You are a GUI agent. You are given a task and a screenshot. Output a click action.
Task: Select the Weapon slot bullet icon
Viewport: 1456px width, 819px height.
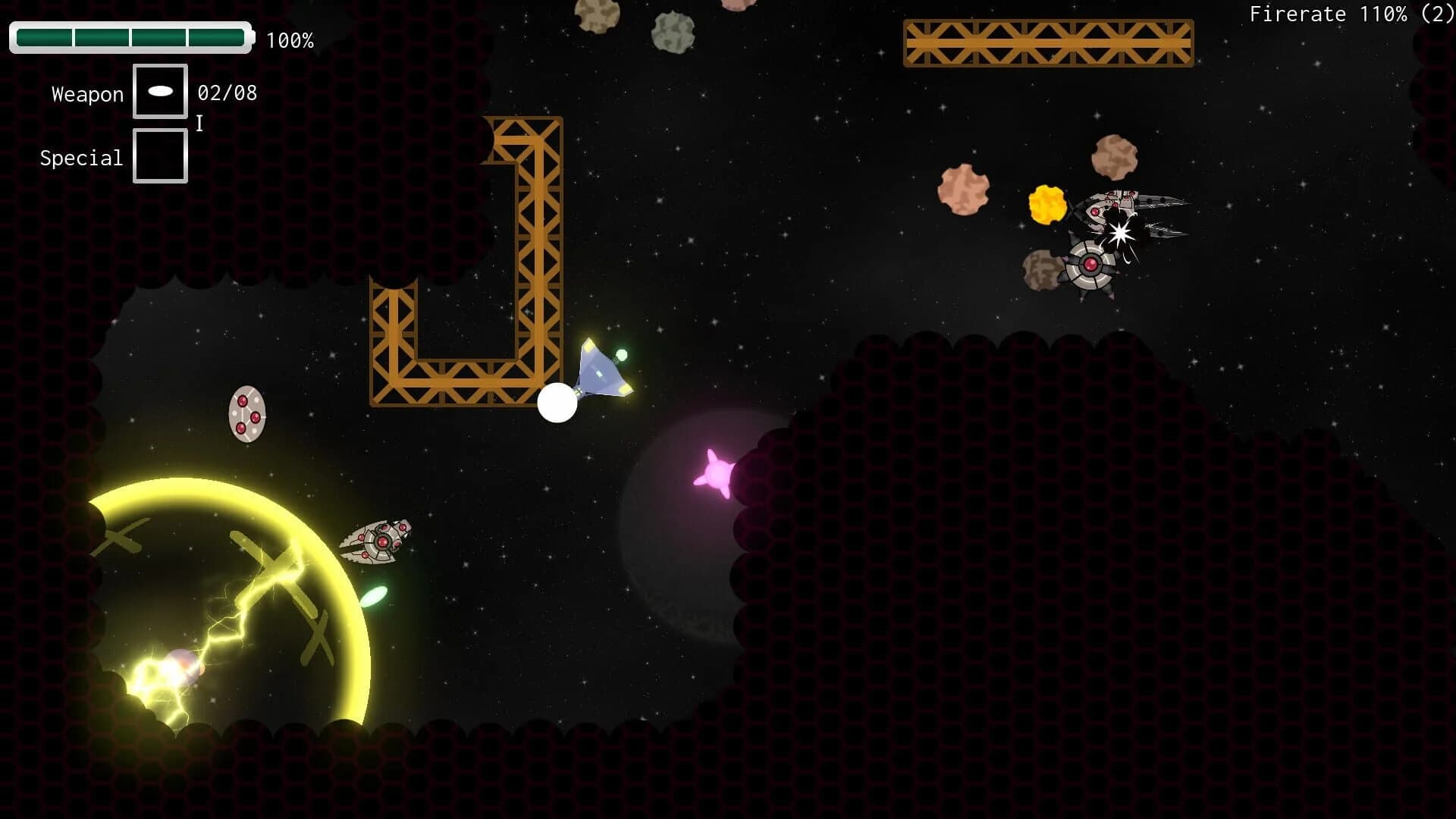160,91
